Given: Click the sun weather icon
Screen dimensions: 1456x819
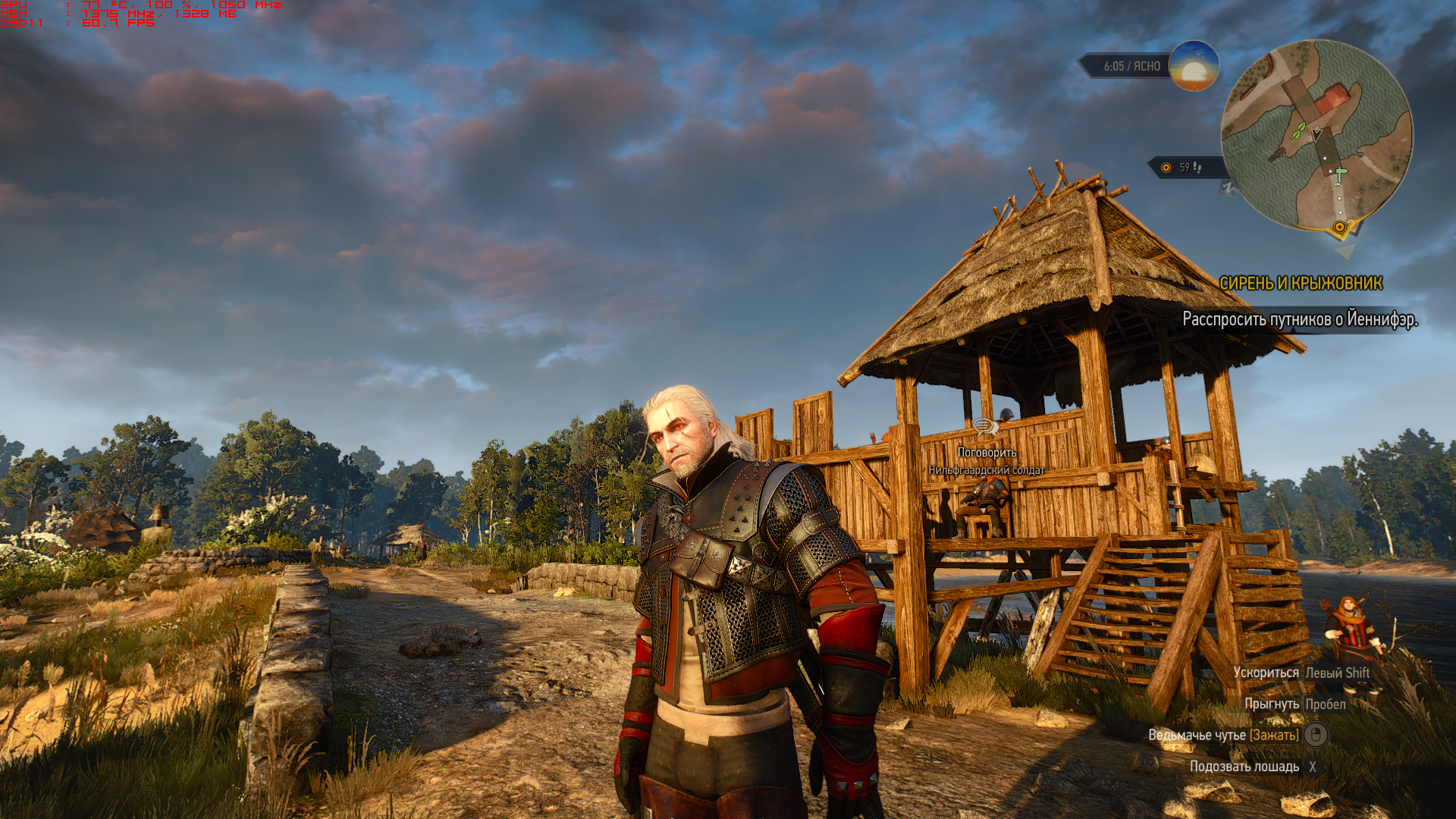Looking at the screenshot, I should pyautogui.click(x=1194, y=66).
